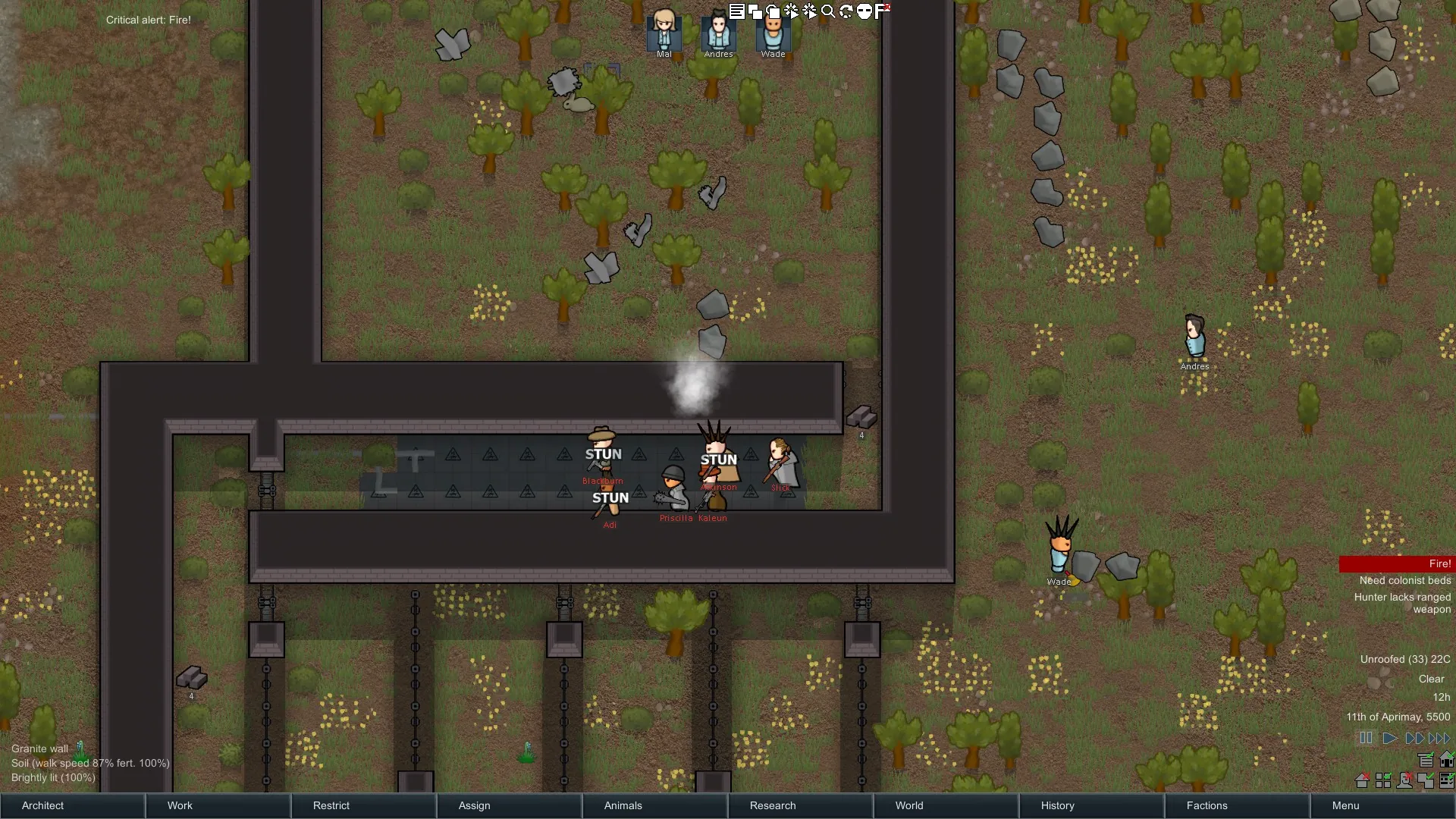
Task: Pause the game speed
Action: 1366,738
